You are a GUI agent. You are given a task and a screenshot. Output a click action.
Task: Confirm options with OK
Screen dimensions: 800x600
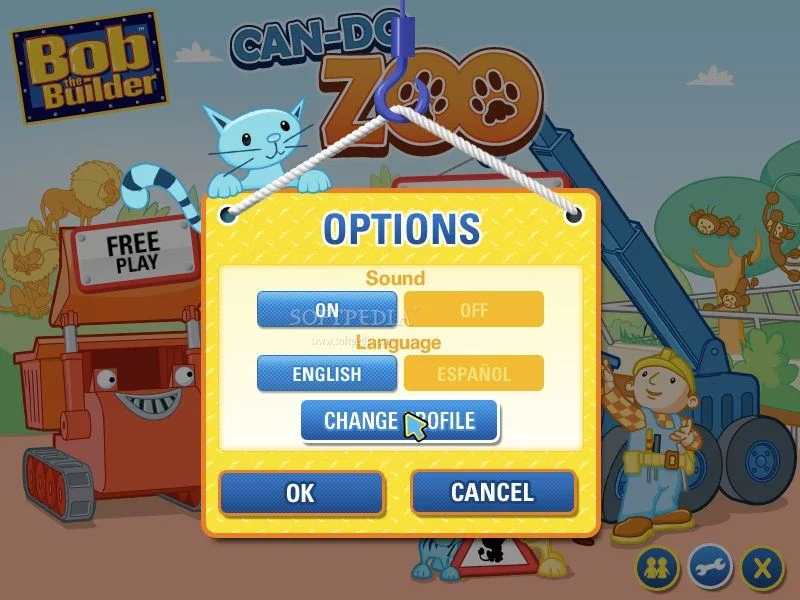pyautogui.click(x=300, y=492)
